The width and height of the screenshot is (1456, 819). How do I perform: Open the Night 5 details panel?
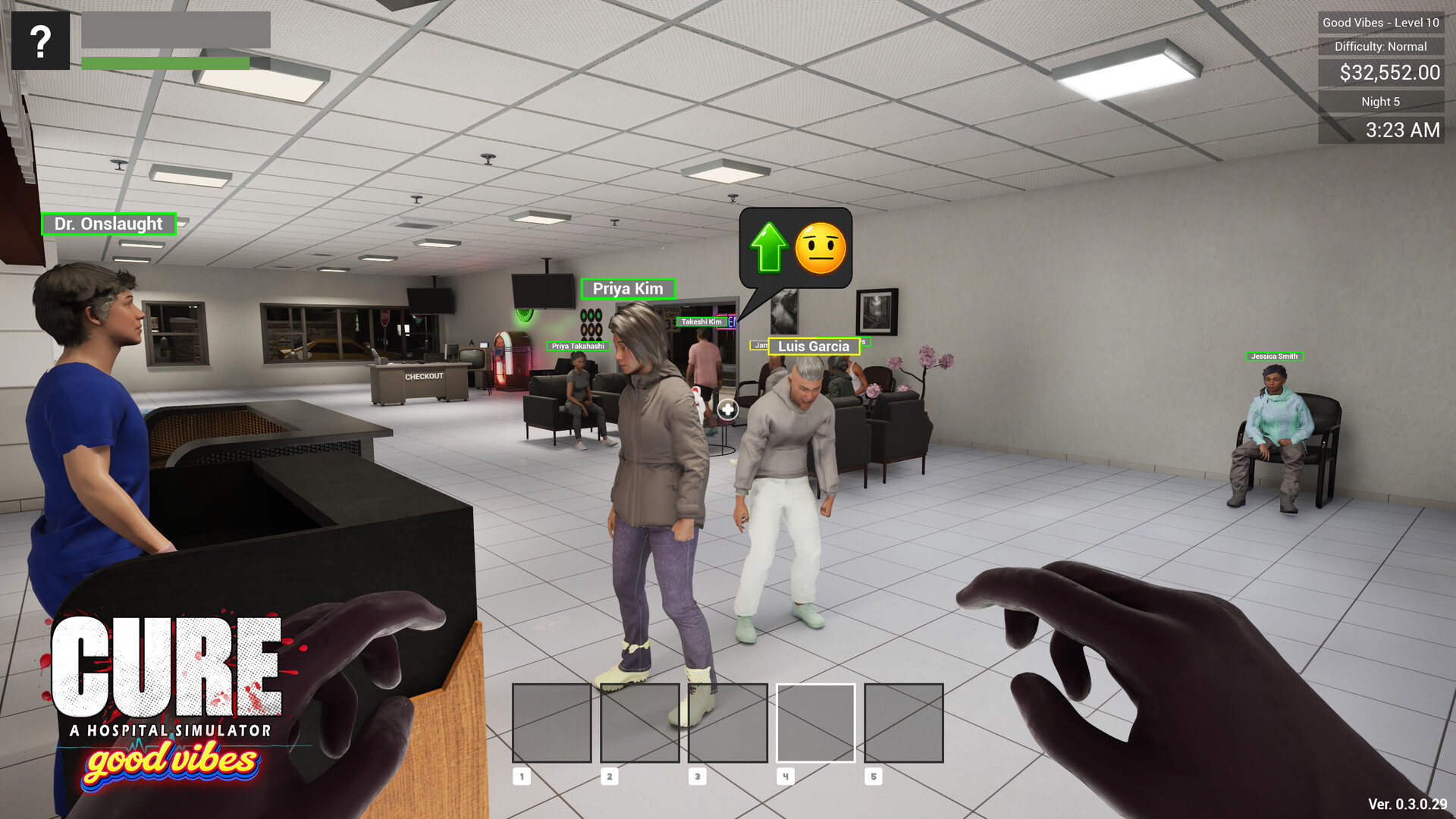point(1380,101)
